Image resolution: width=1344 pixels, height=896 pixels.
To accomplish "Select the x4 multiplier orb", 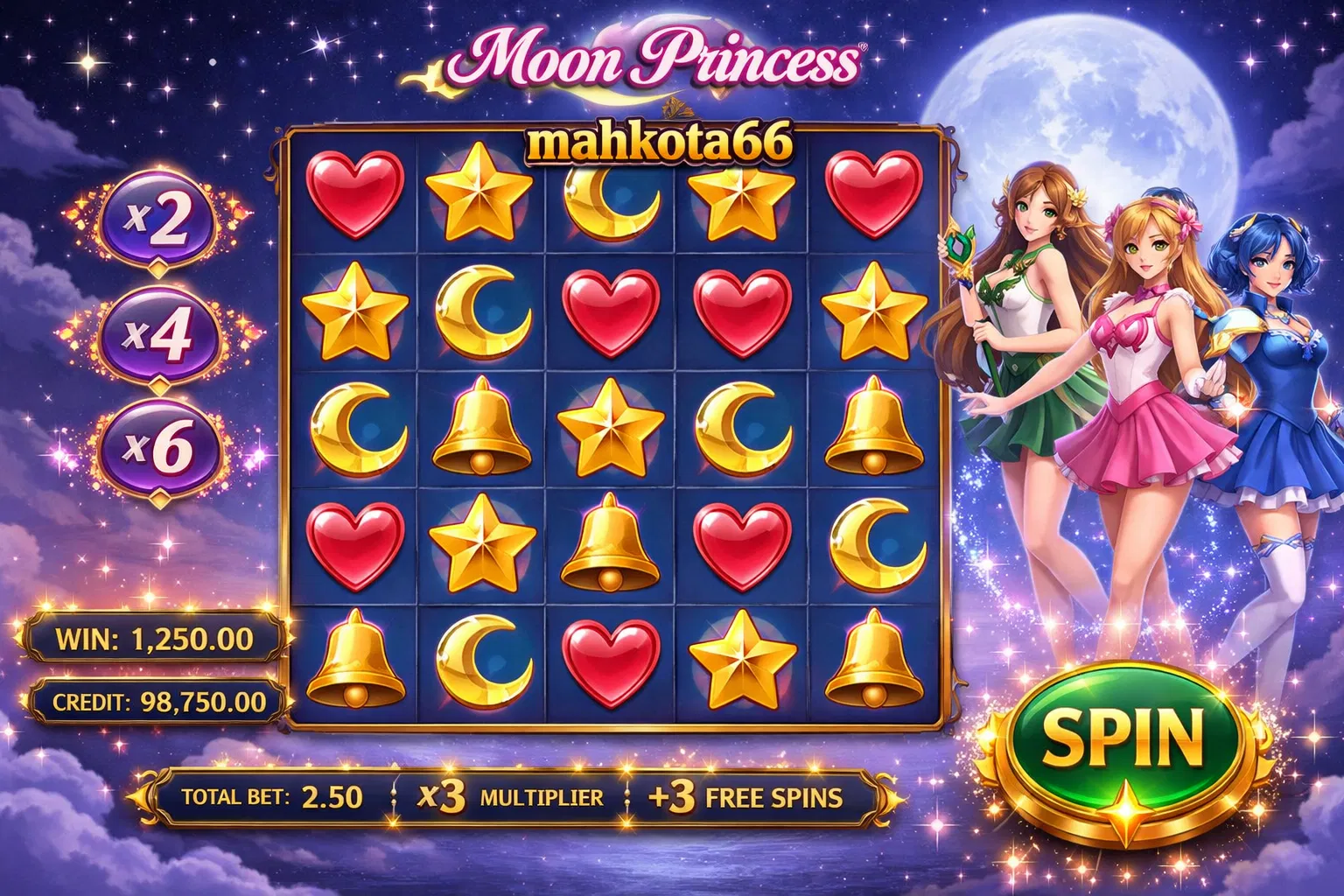I will tap(157, 333).
